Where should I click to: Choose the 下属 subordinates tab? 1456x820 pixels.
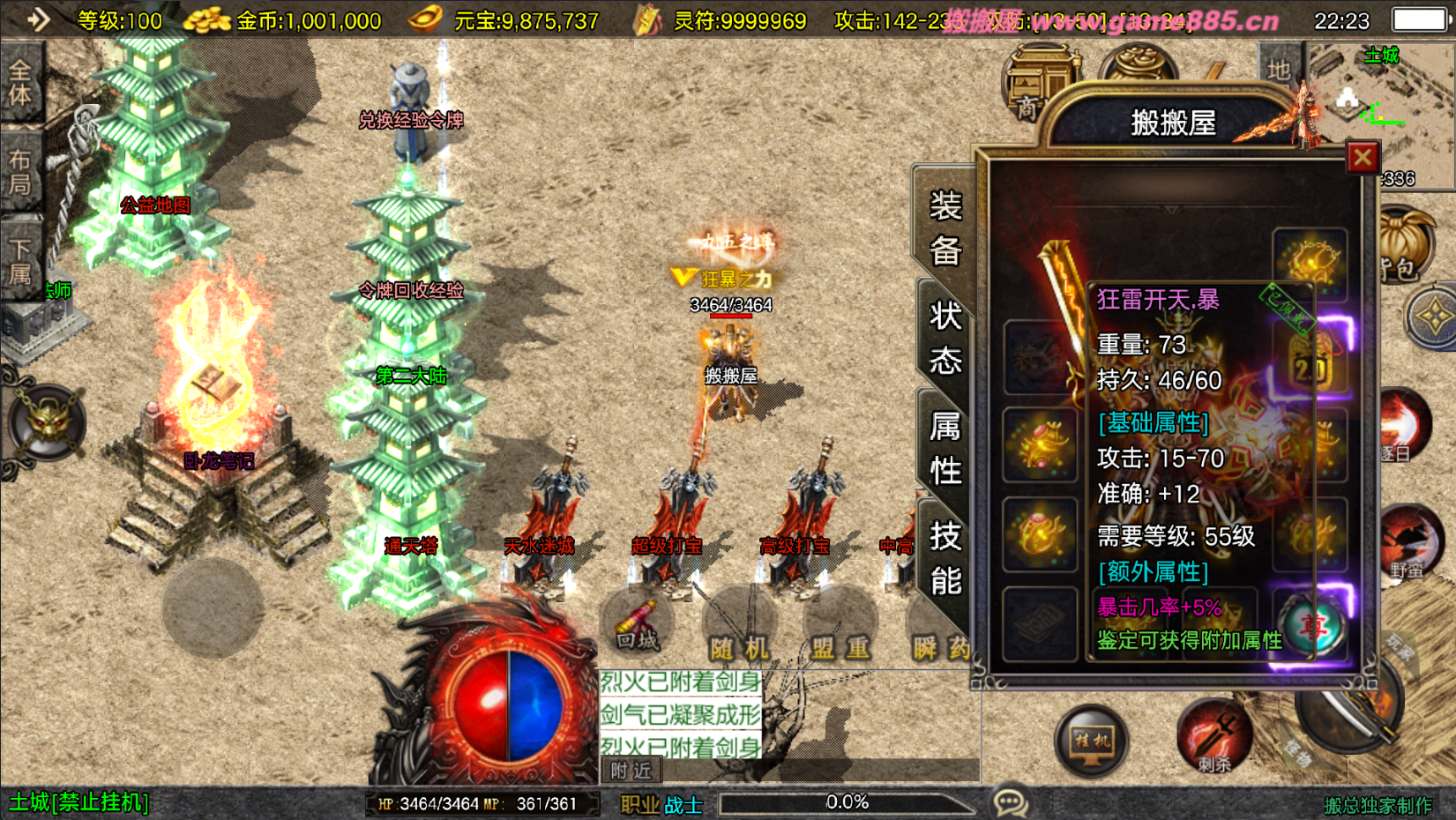coord(20,261)
